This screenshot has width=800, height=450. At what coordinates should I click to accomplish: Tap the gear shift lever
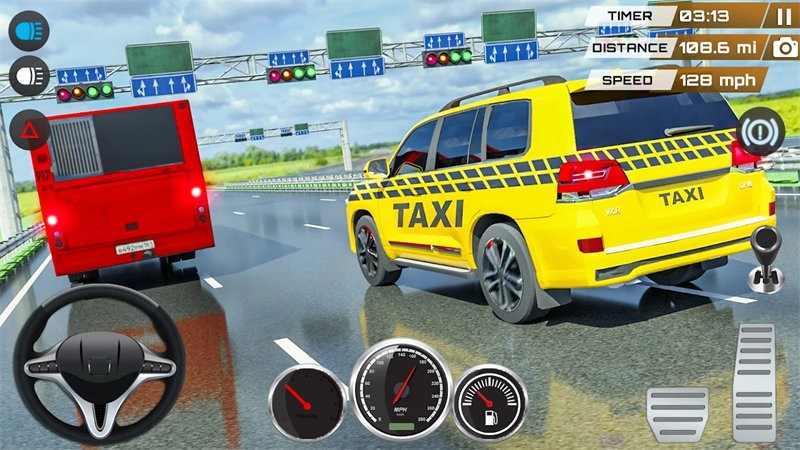(x=765, y=255)
